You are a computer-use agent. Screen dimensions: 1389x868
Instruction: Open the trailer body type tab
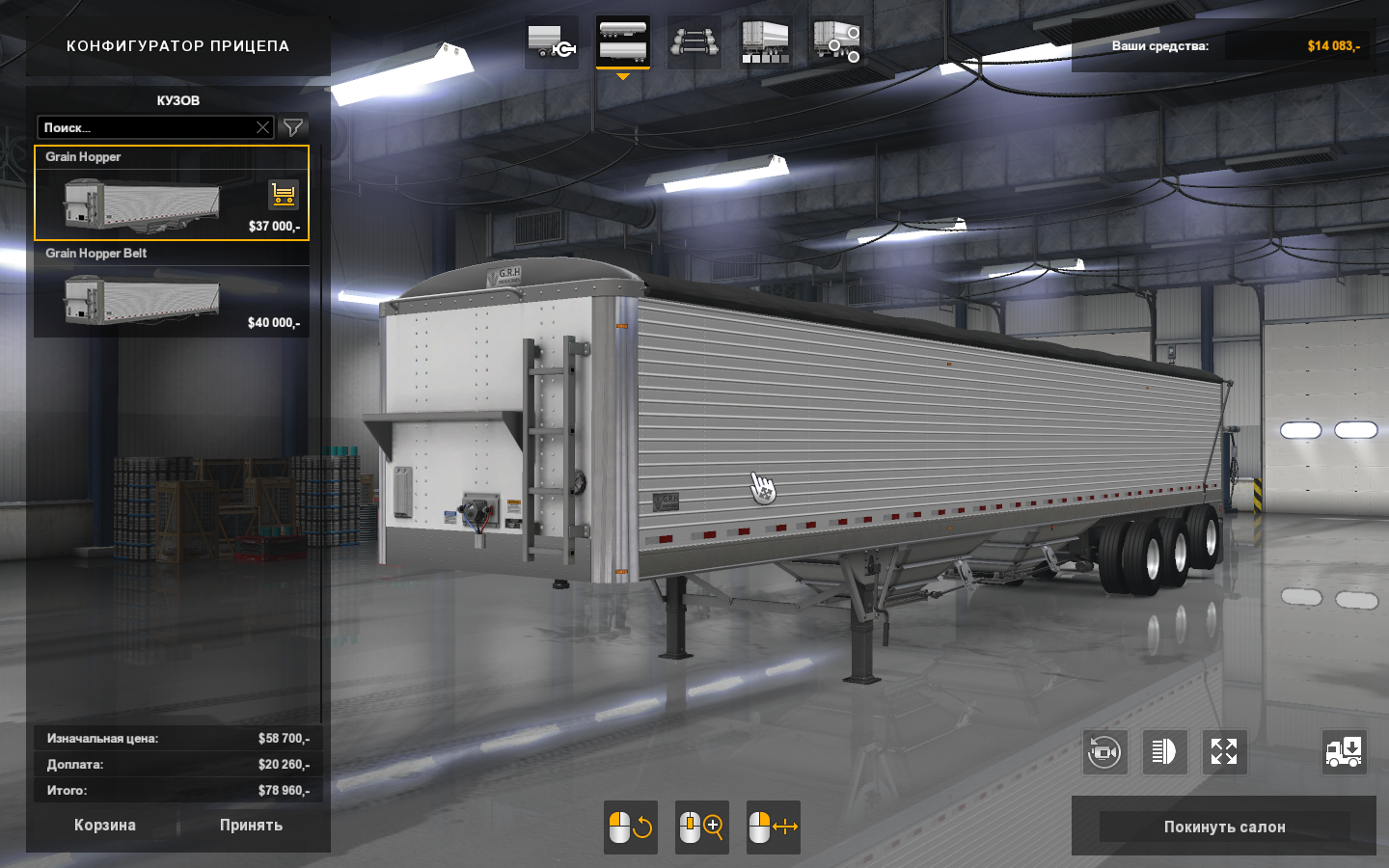pyautogui.click(x=623, y=42)
